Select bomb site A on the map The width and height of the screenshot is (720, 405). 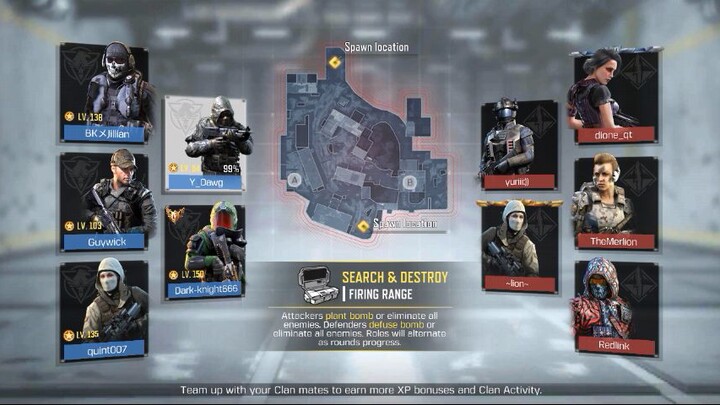[x=295, y=181]
